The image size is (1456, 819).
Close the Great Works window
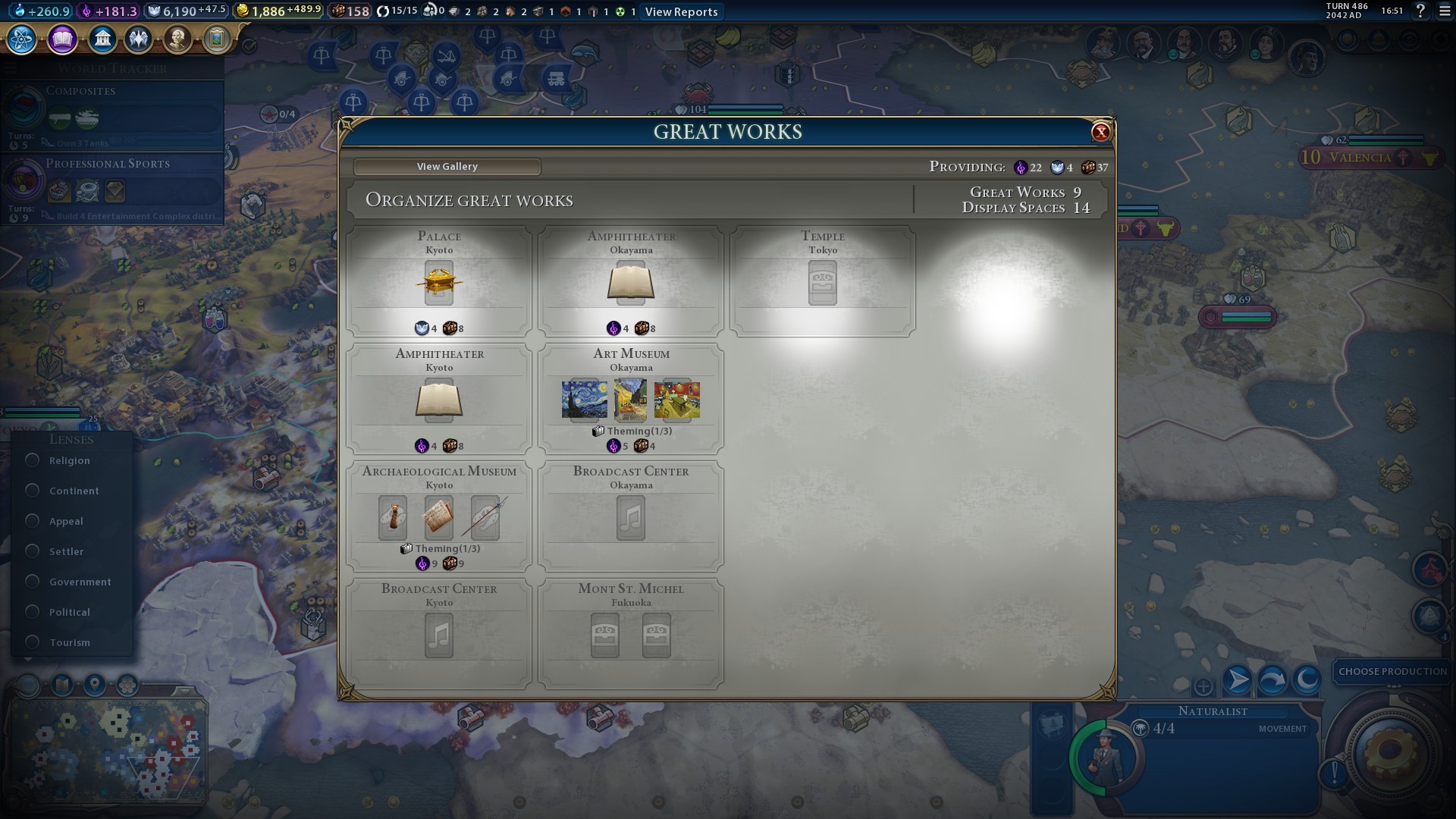(x=1100, y=132)
